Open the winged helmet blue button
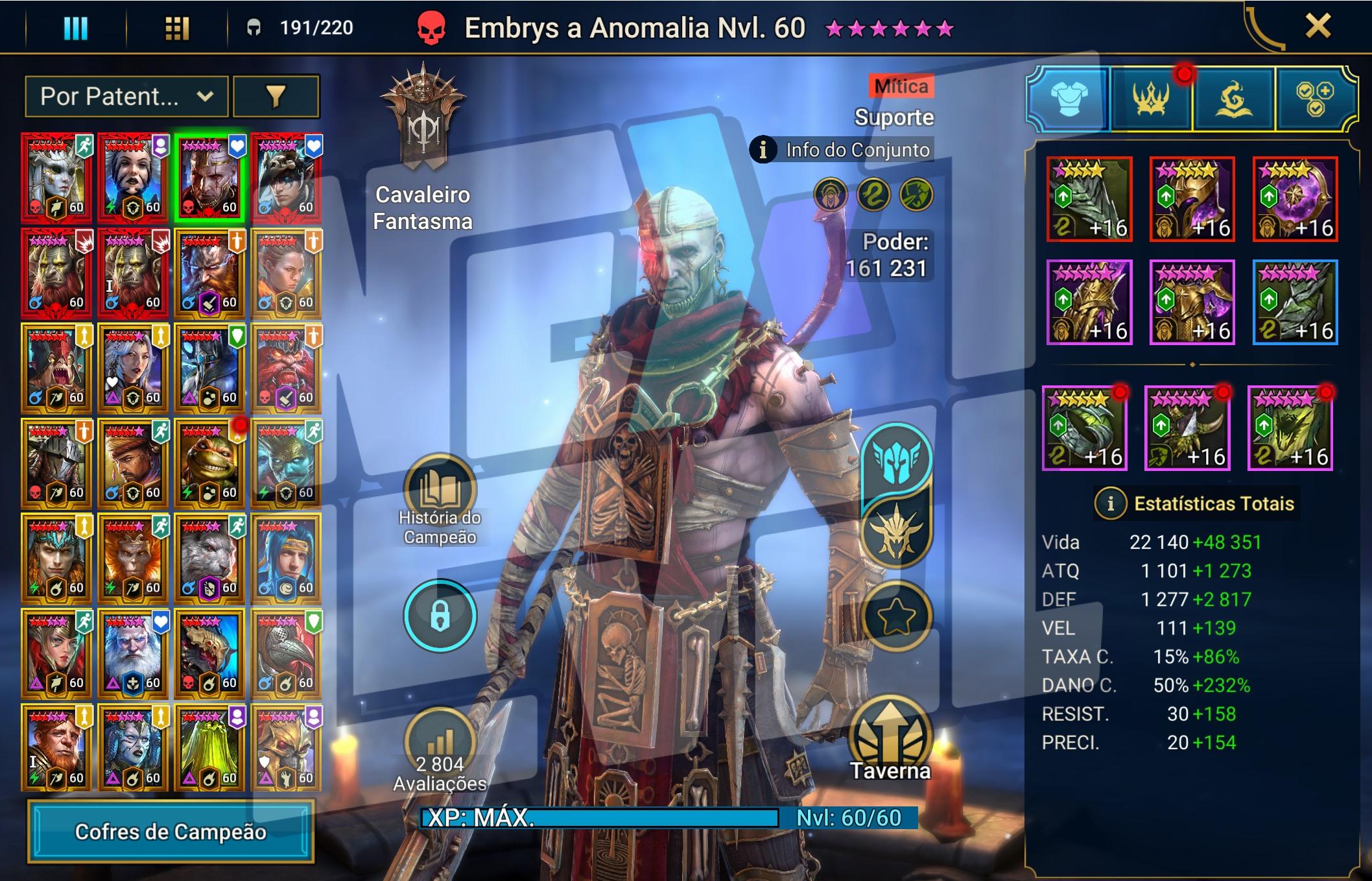The image size is (1372, 881). [896, 459]
